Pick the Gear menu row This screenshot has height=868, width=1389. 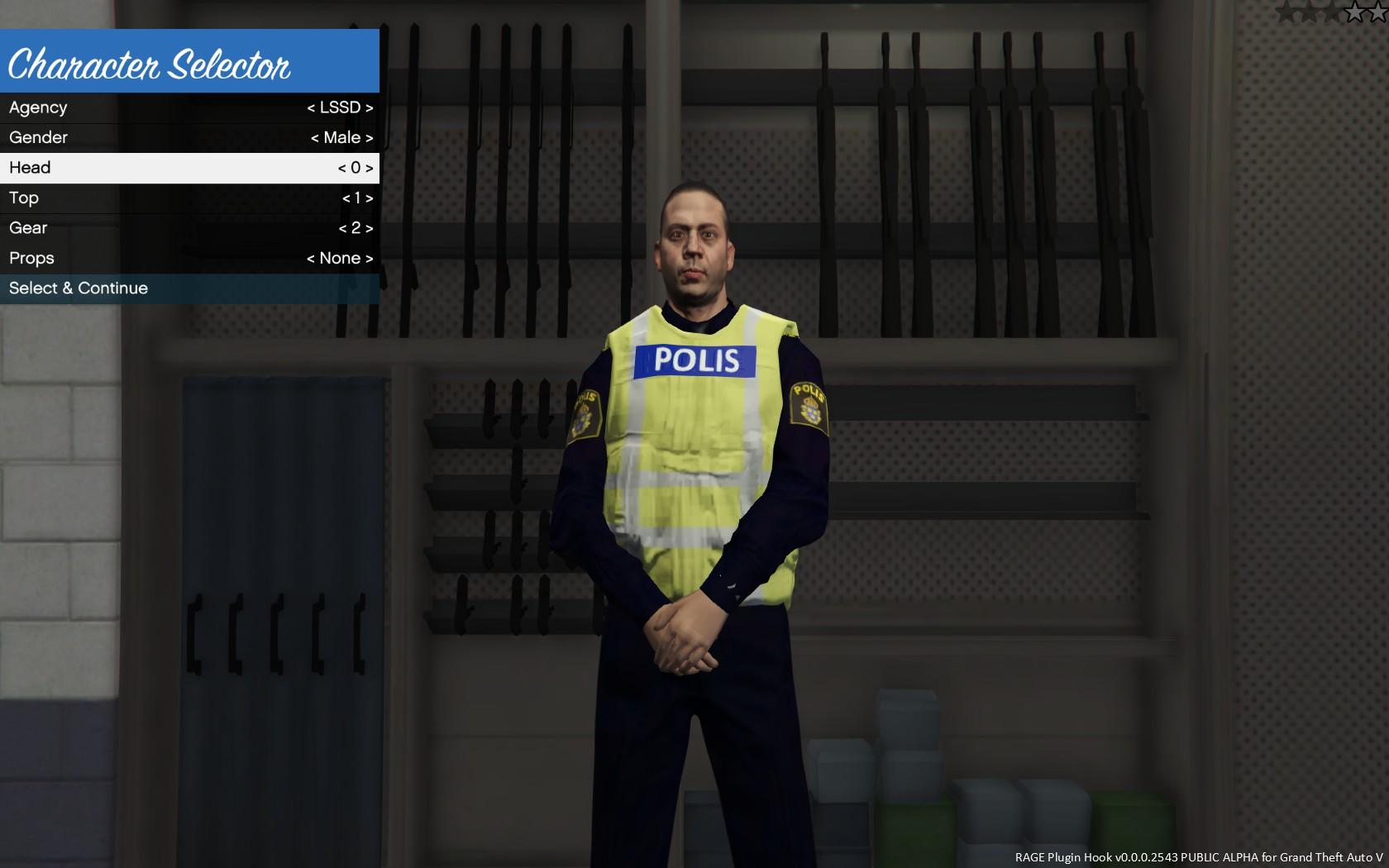coord(189,228)
